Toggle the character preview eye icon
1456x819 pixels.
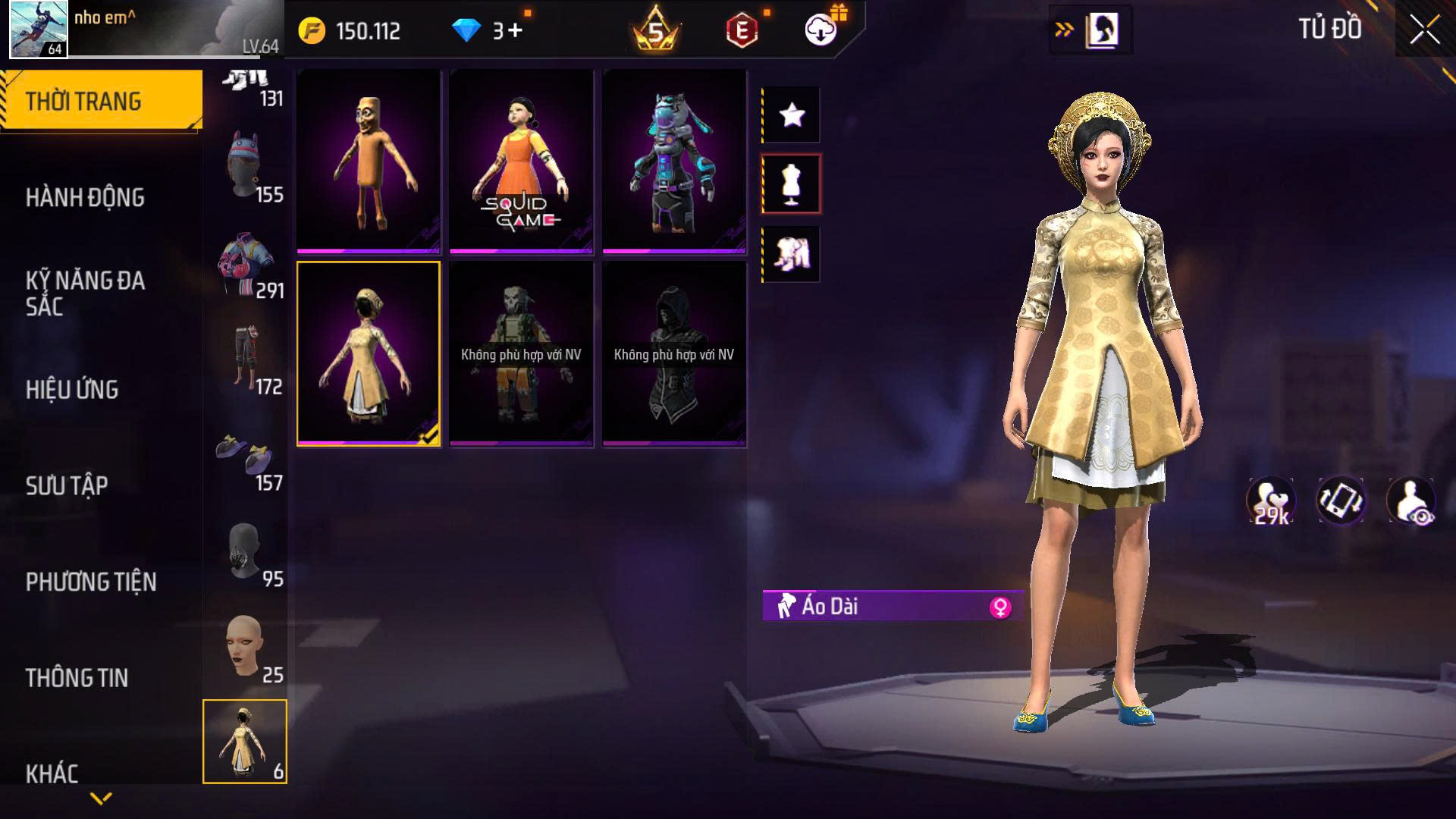point(1410,501)
